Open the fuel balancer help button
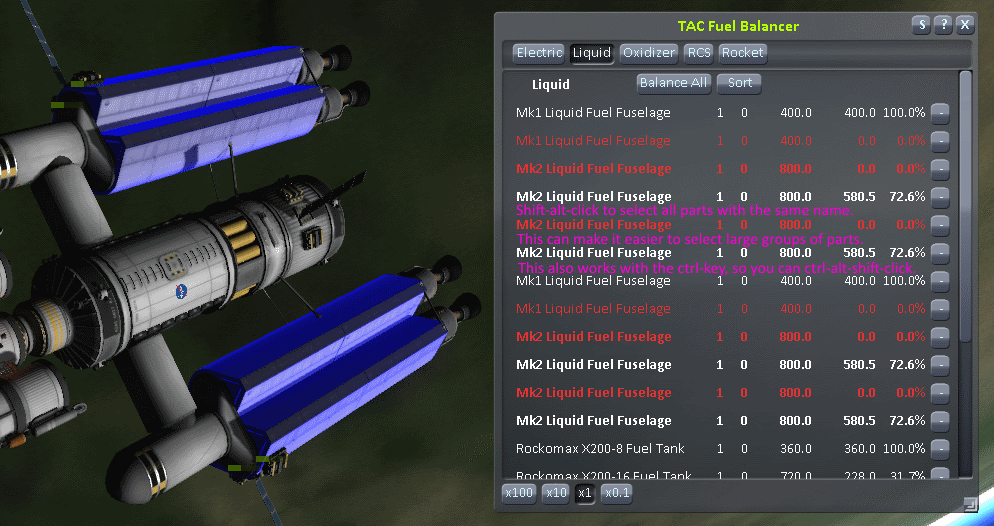 click(943, 25)
